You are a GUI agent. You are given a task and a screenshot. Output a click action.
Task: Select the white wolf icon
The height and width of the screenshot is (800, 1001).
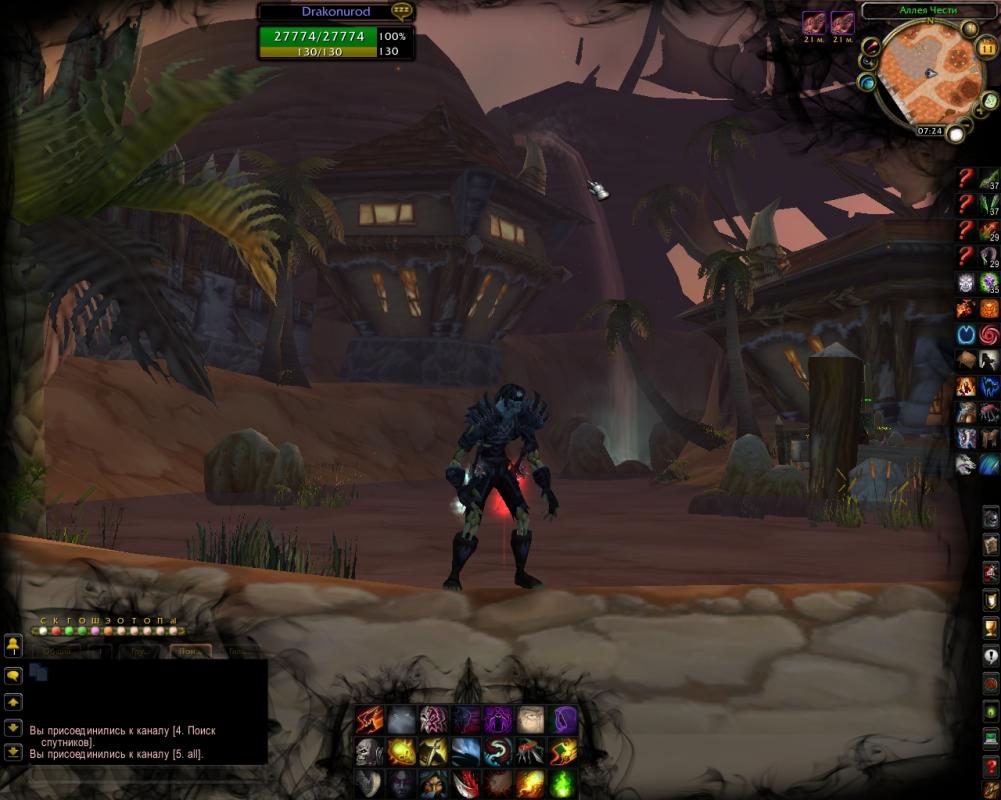pyautogui.click(x=966, y=463)
